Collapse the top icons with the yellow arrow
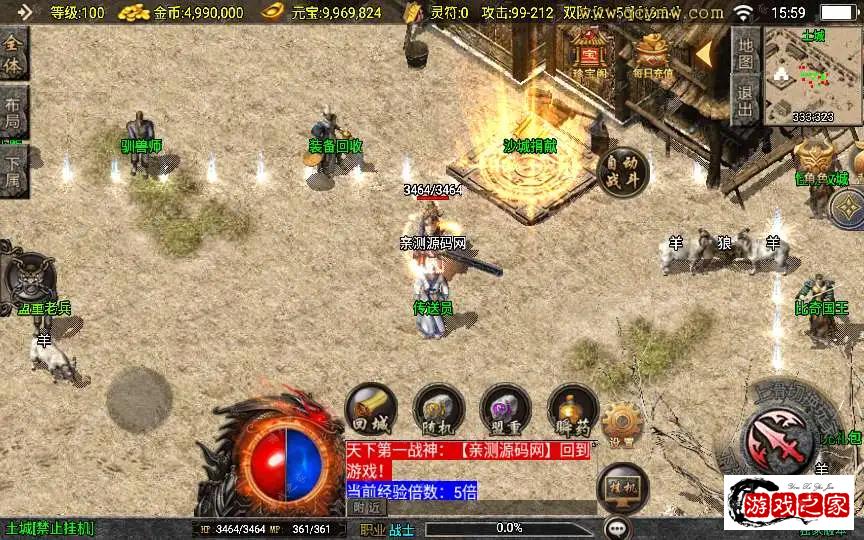The image size is (864, 540). 705,50
